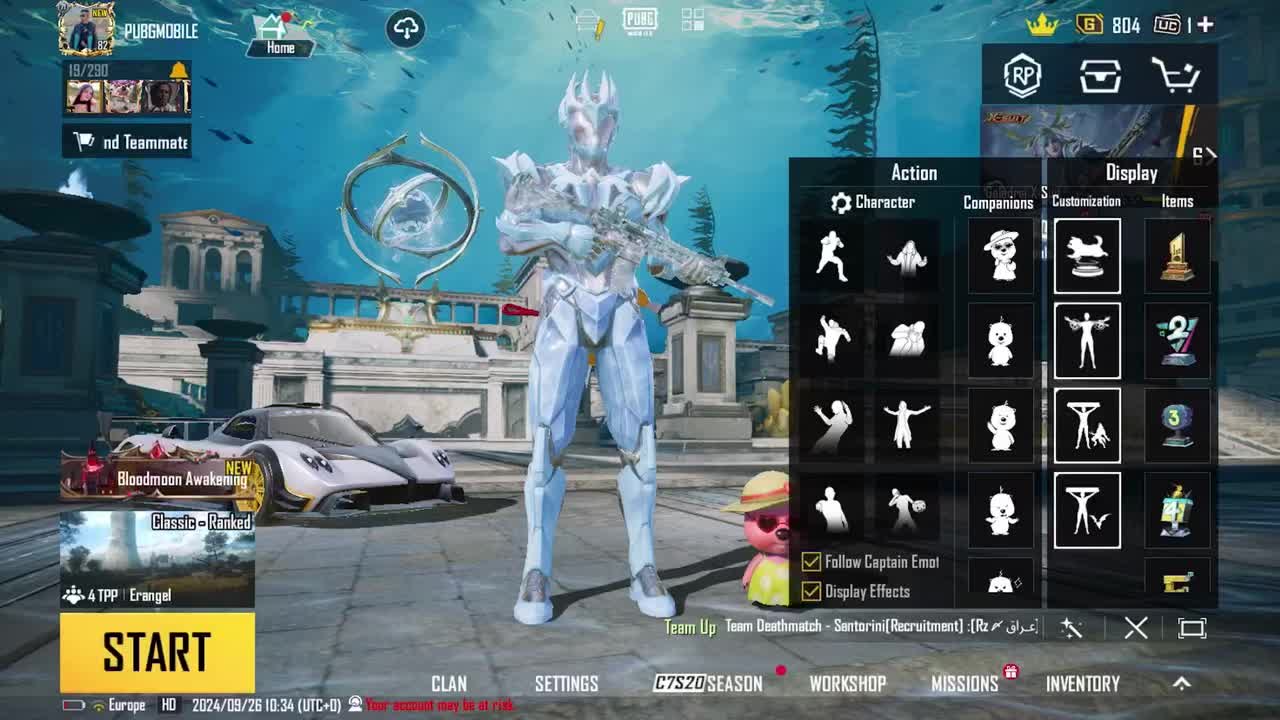1280x720 pixels.
Task: Open the Missions menu
Action: (965, 684)
